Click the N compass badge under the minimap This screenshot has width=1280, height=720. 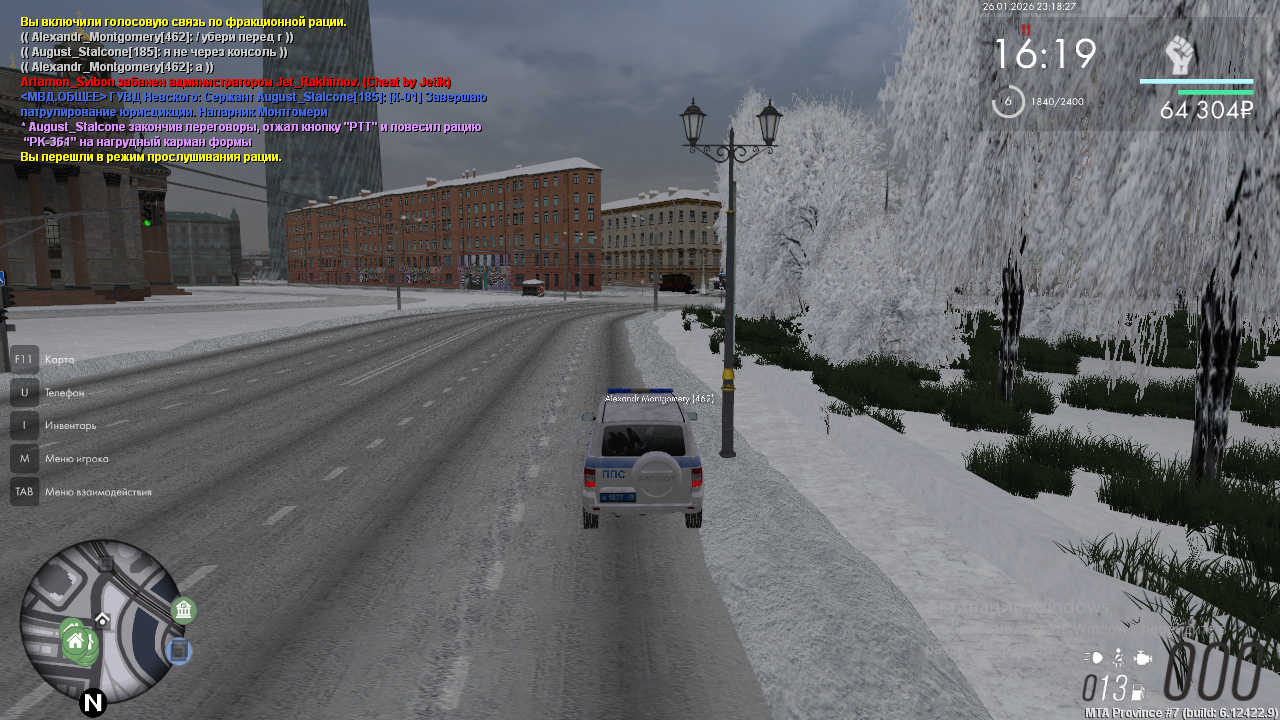93,703
